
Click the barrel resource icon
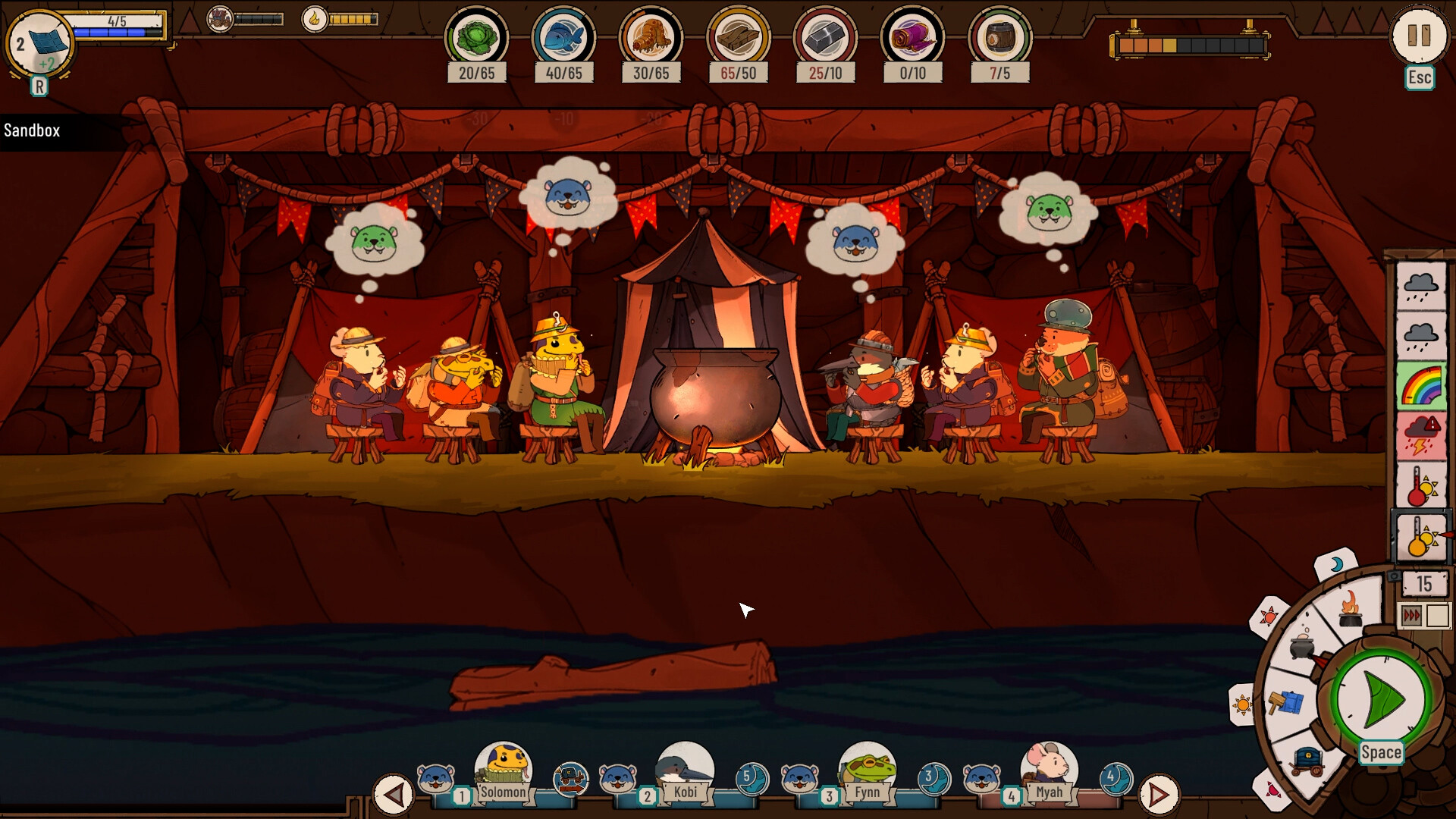999,37
